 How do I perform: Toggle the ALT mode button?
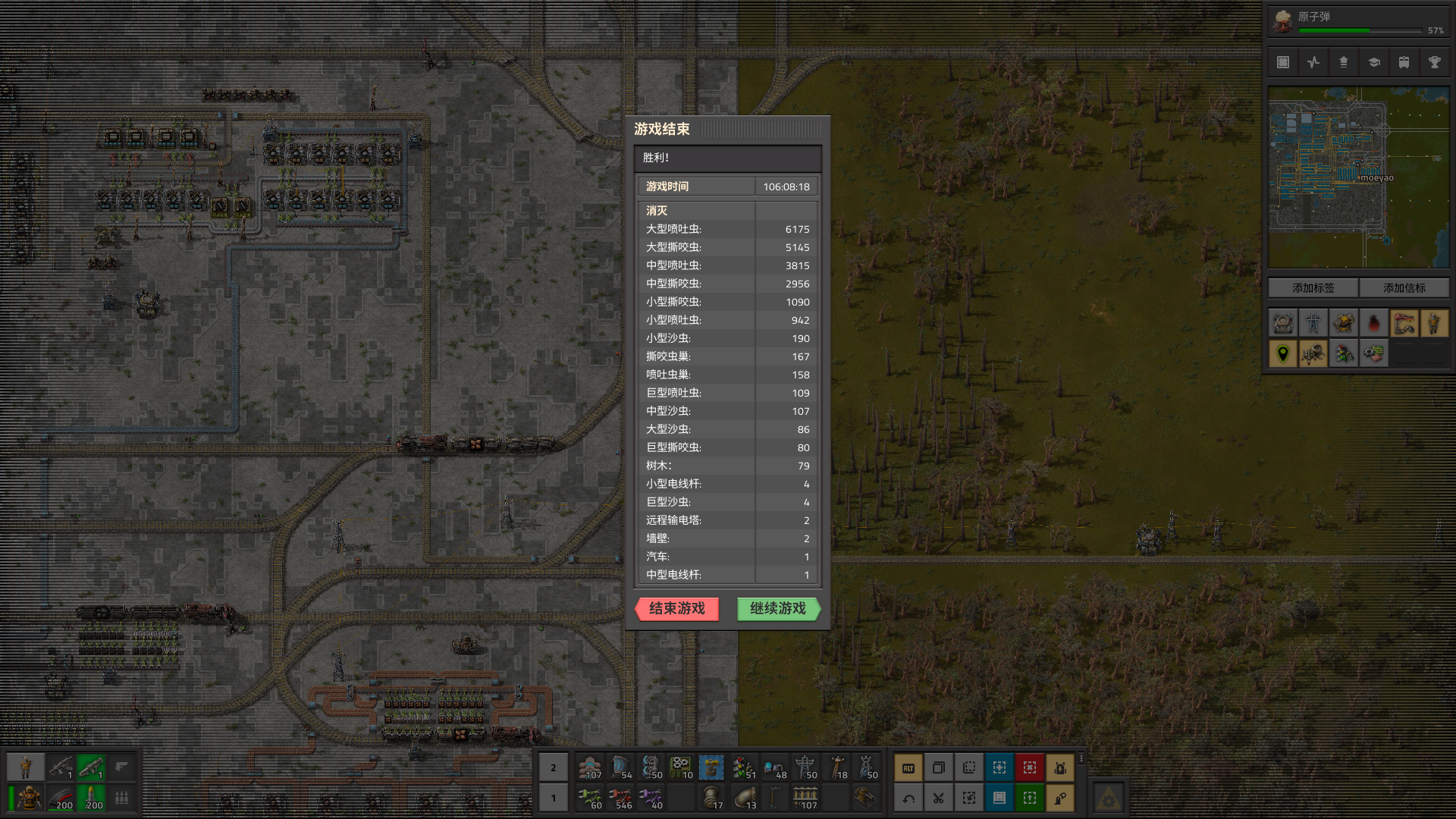(x=908, y=768)
